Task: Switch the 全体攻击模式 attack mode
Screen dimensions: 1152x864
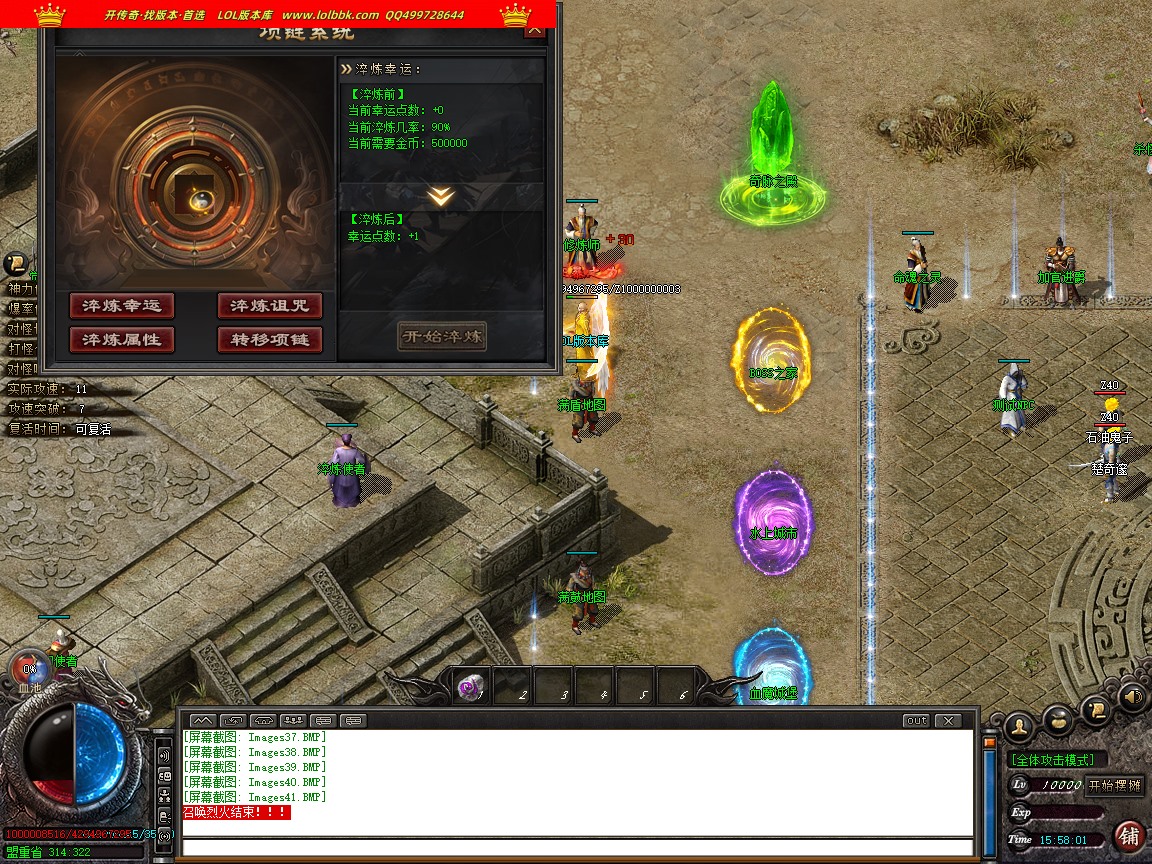Action: point(1053,760)
